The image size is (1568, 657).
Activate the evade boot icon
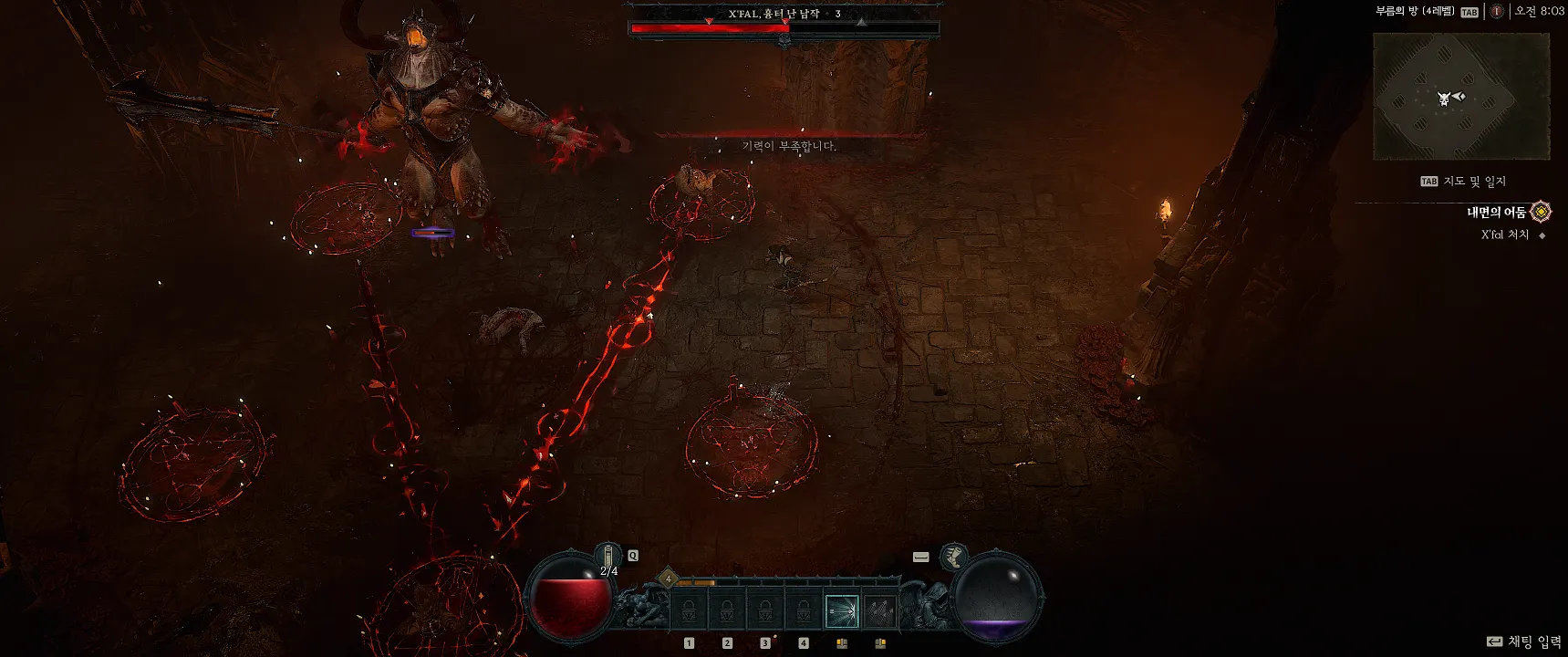coord(954,556)
